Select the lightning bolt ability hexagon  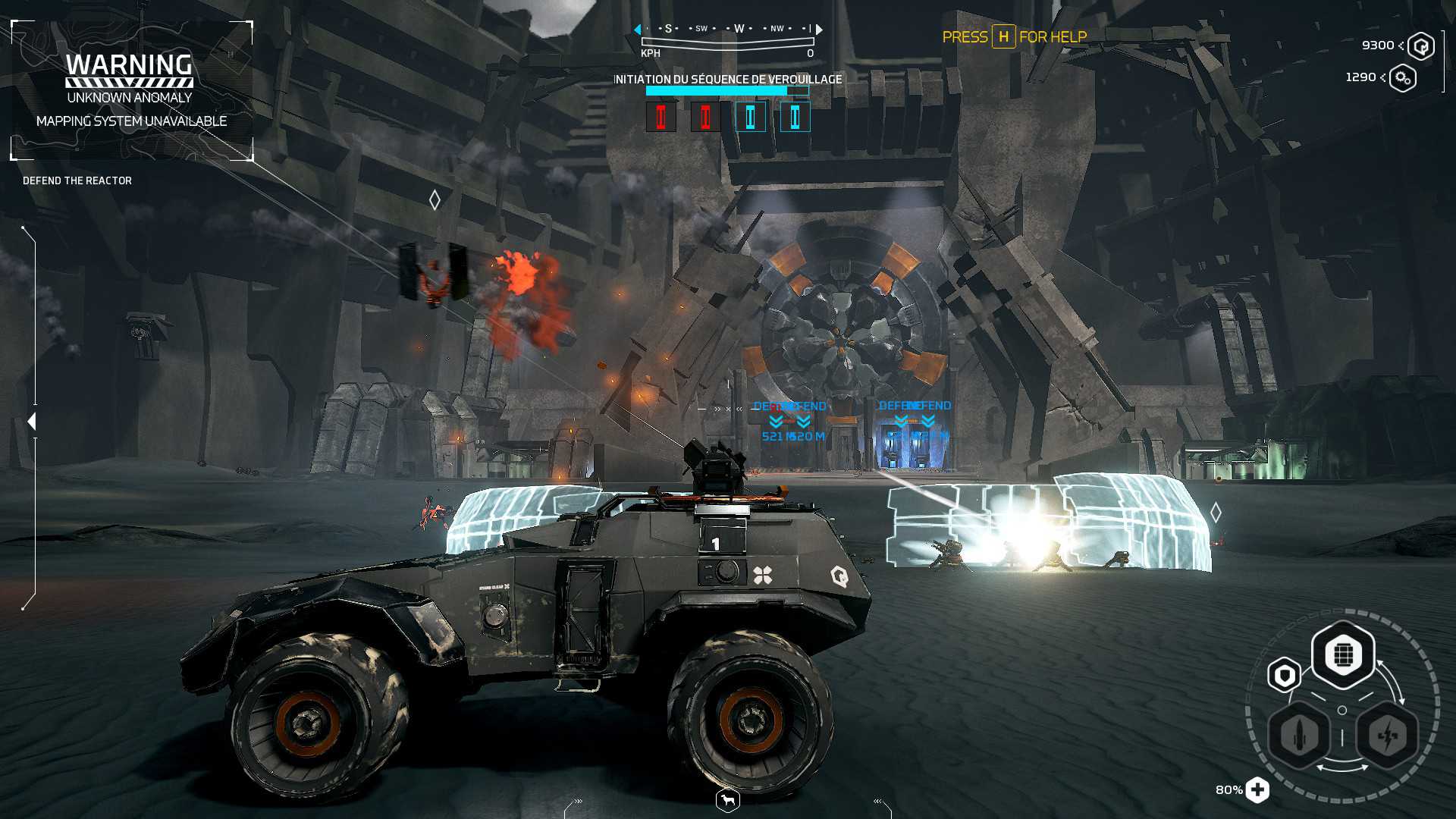[x=1387, y=735]
